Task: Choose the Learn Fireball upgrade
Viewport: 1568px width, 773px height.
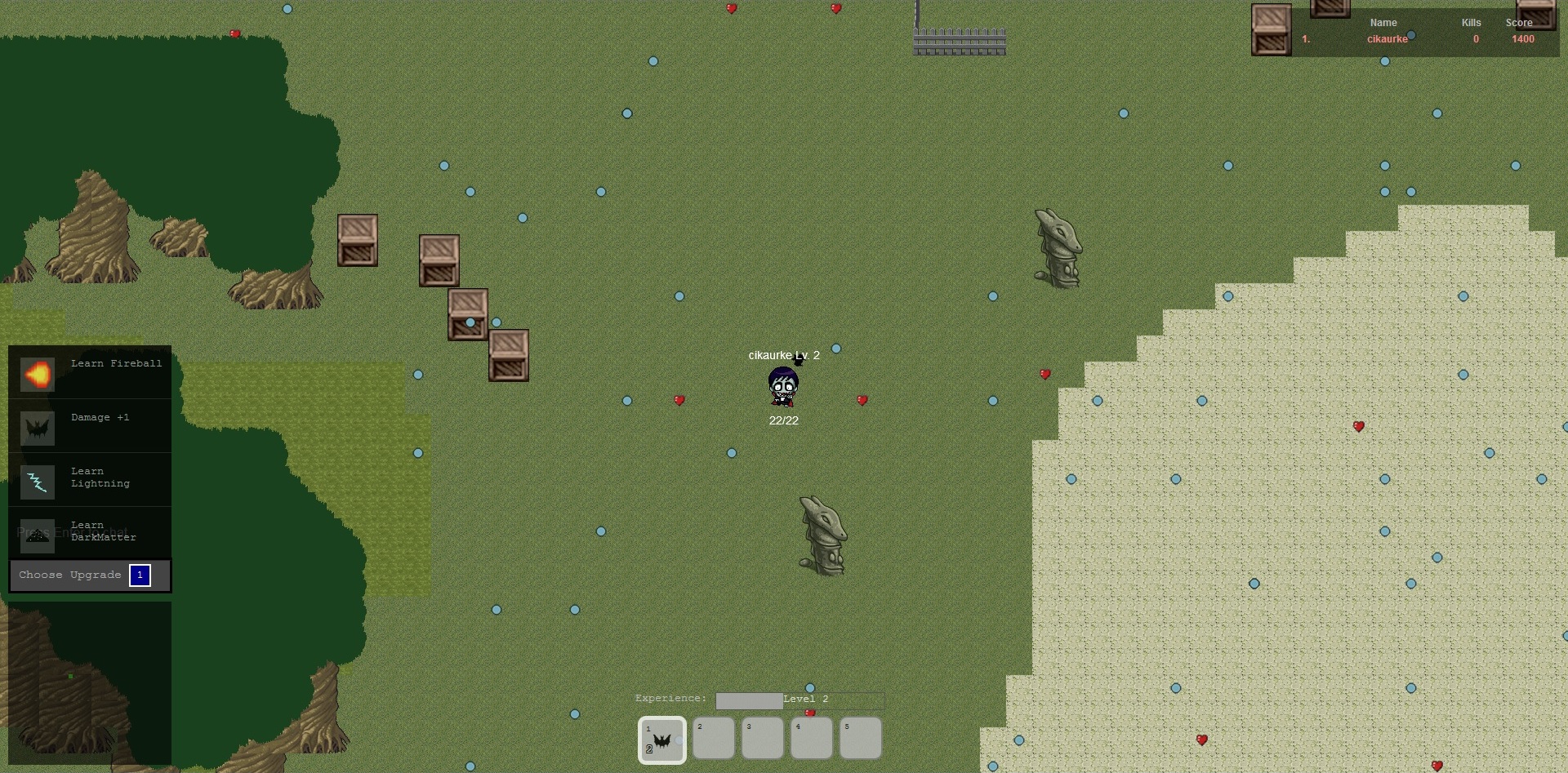Action: [x=90, y=374]
